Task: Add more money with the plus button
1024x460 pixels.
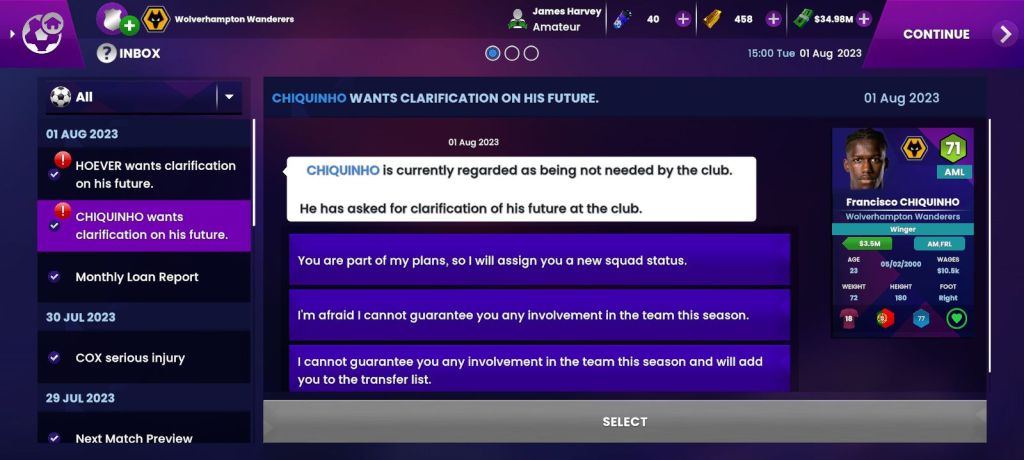Action: 864,19
